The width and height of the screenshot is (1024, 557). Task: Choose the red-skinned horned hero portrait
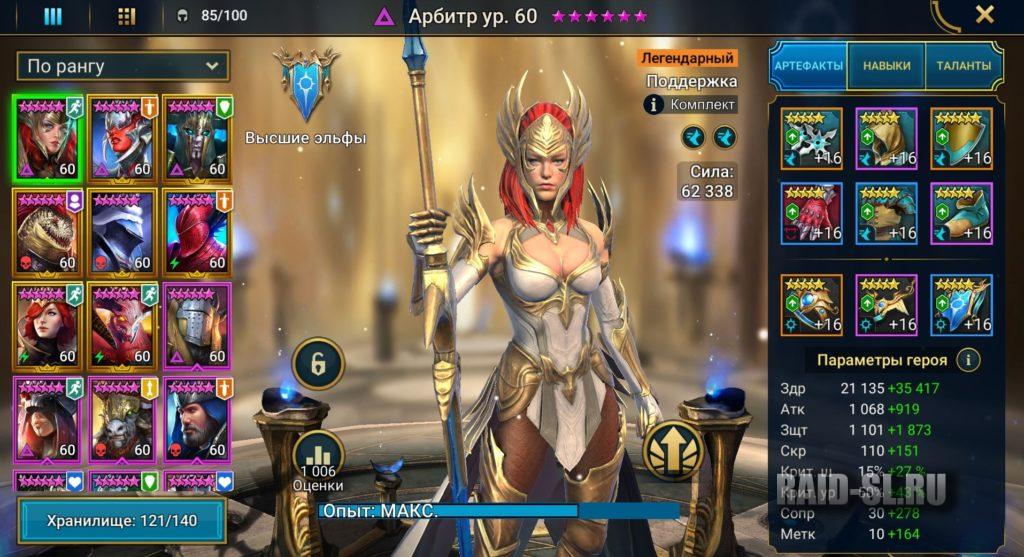pos(122,137)
